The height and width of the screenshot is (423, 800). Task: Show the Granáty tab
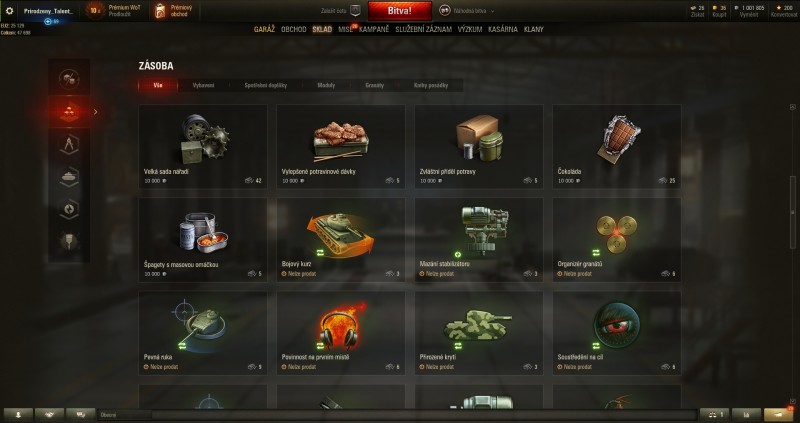pos(375,86)
